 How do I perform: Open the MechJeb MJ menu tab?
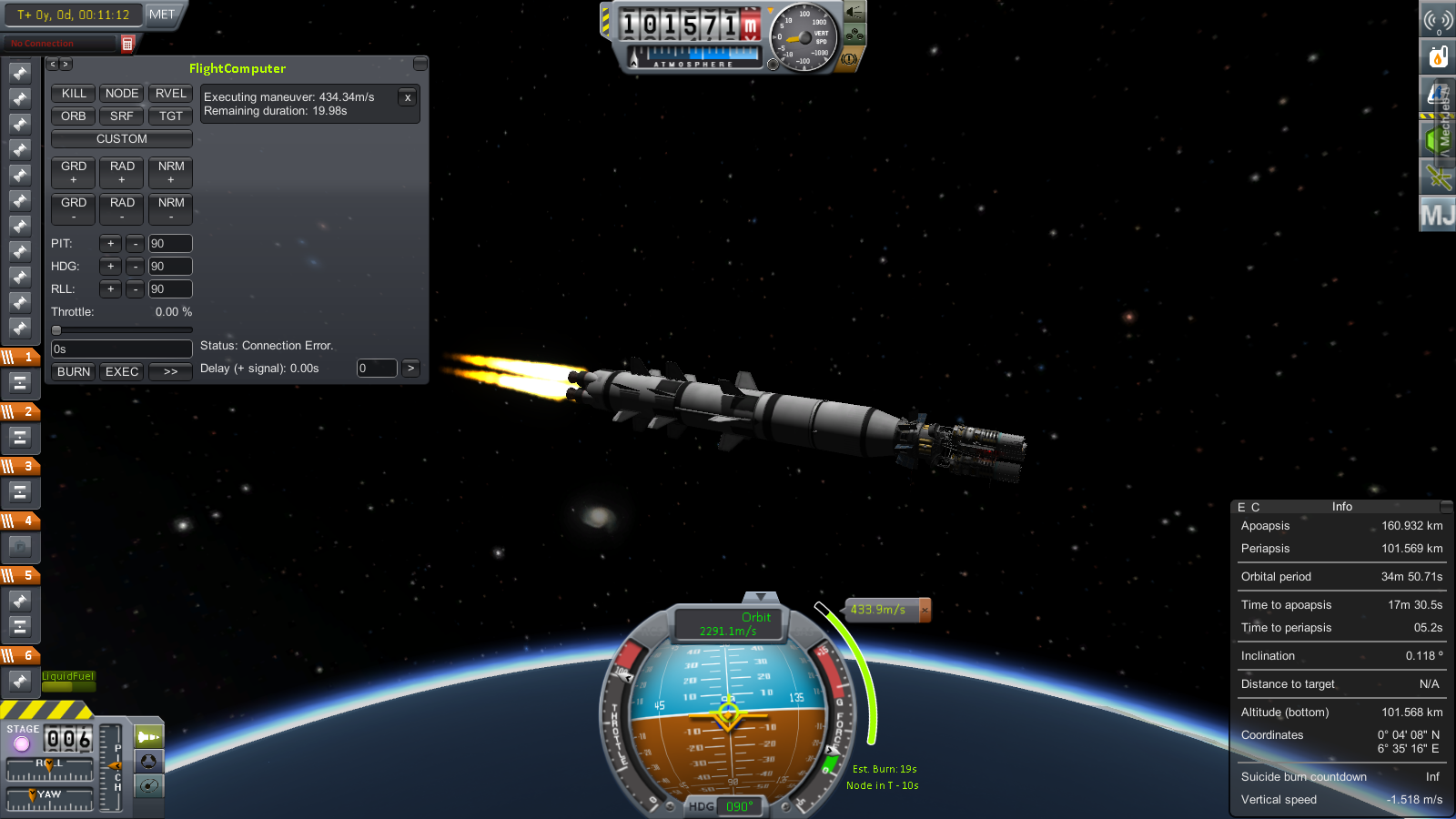pyautogui.click(x=1438, y=216)
